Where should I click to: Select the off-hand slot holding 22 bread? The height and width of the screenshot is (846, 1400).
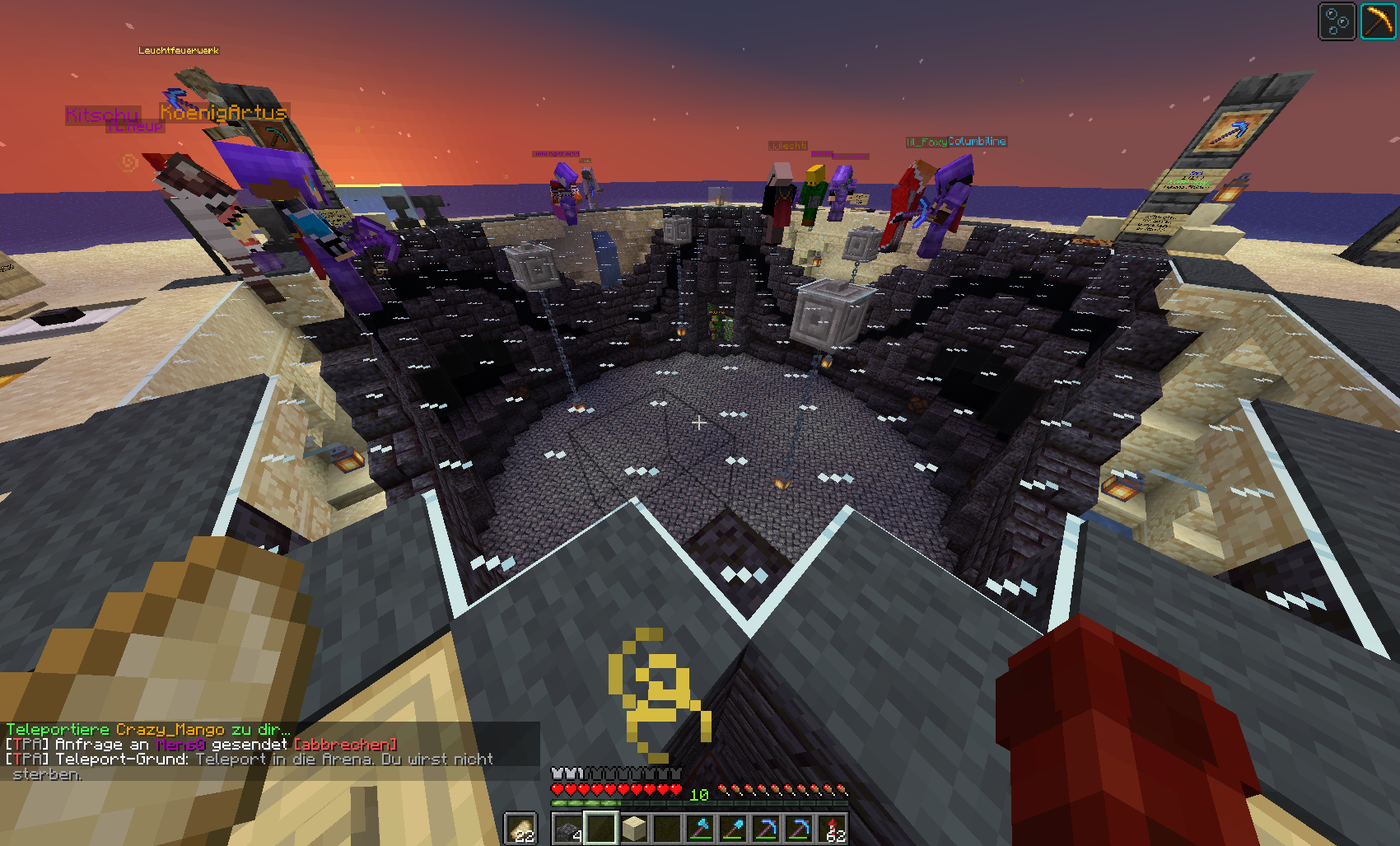[520, 829]
